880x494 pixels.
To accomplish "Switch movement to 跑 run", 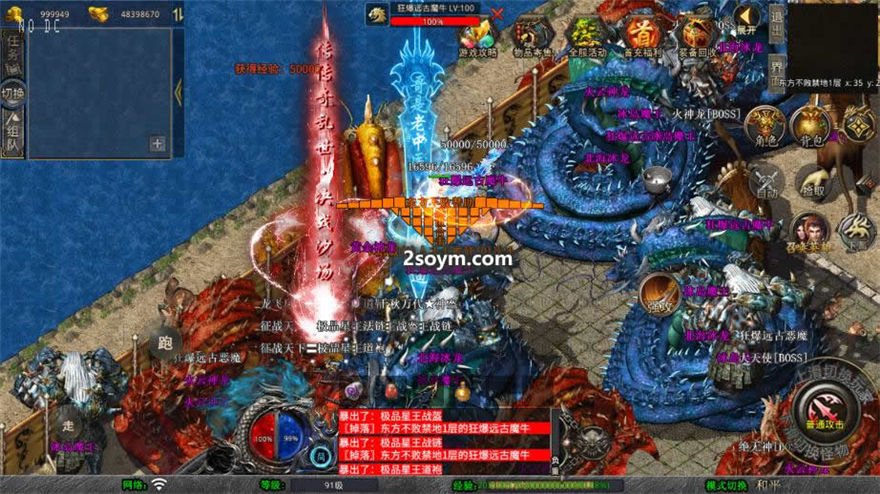I will pyautogui.click(x=165, y=345).
